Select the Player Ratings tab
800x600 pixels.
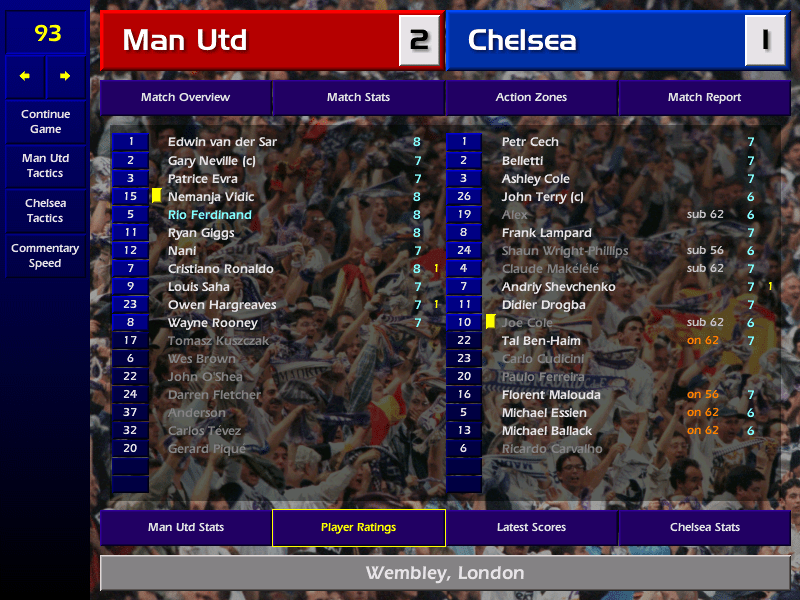pos(358,527)
